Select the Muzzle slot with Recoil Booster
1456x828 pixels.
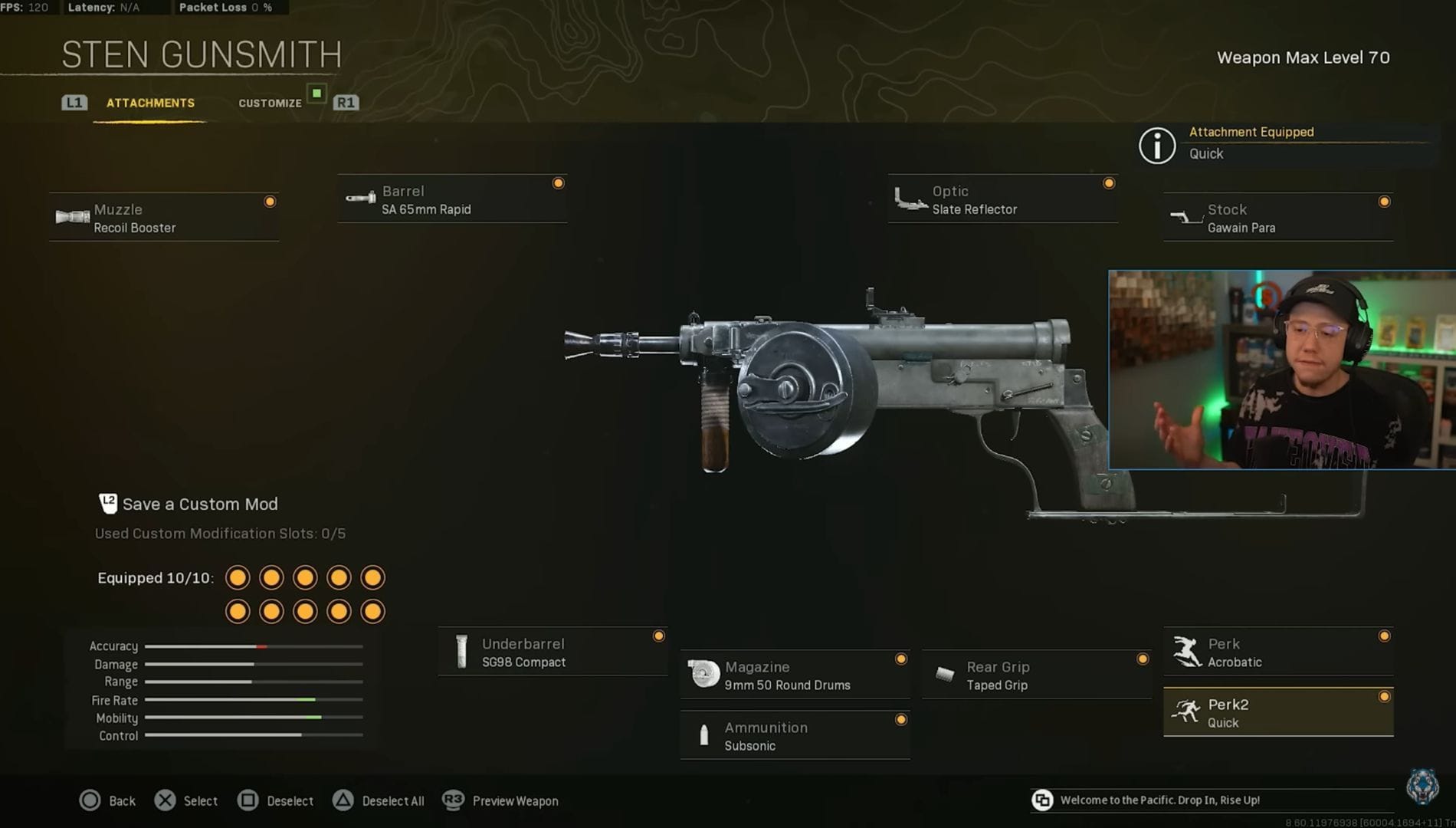coord(163,217)
